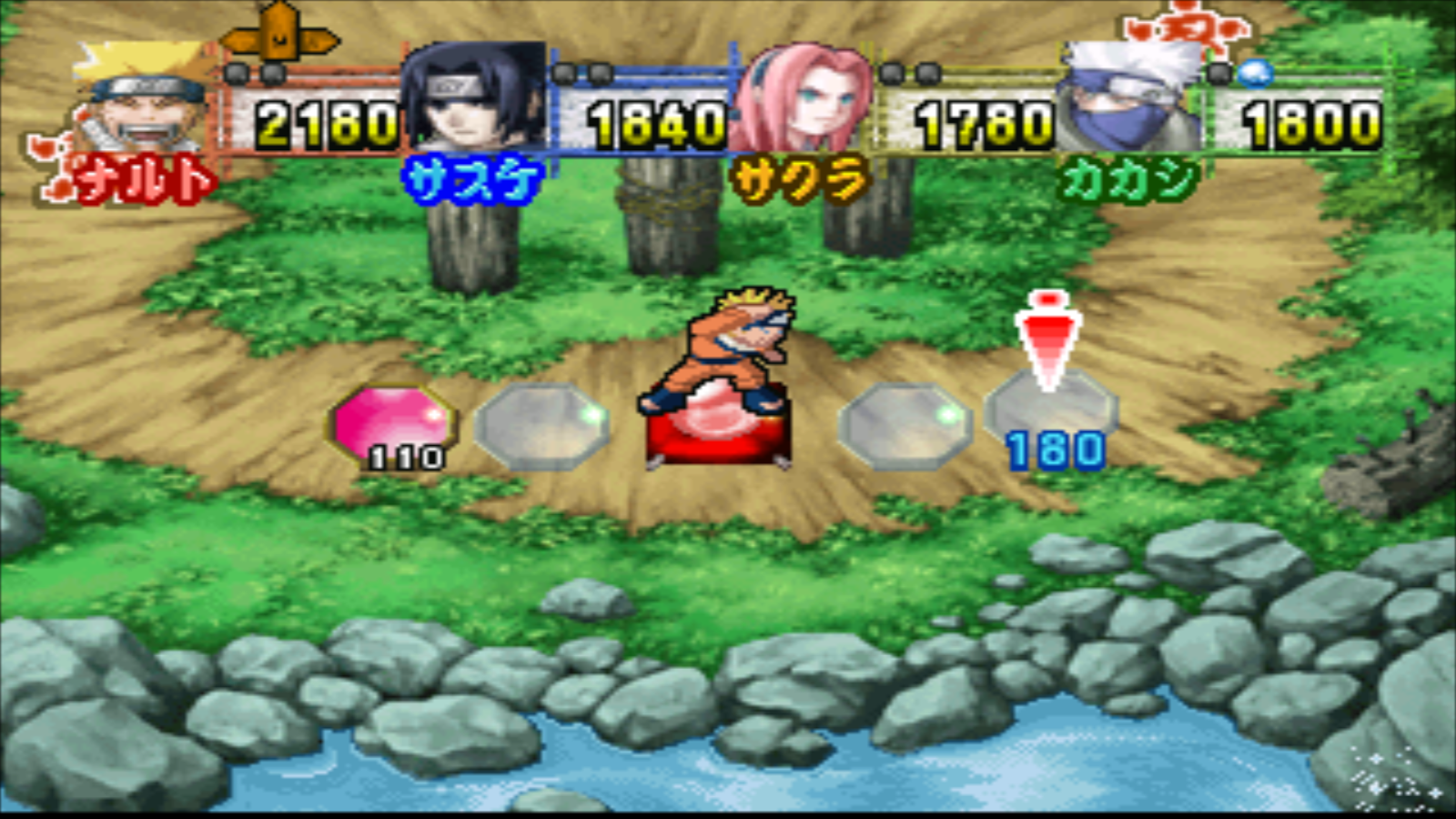Click the ナルト name label
This screenshot has height=819, width=1456.
(141, 180)
